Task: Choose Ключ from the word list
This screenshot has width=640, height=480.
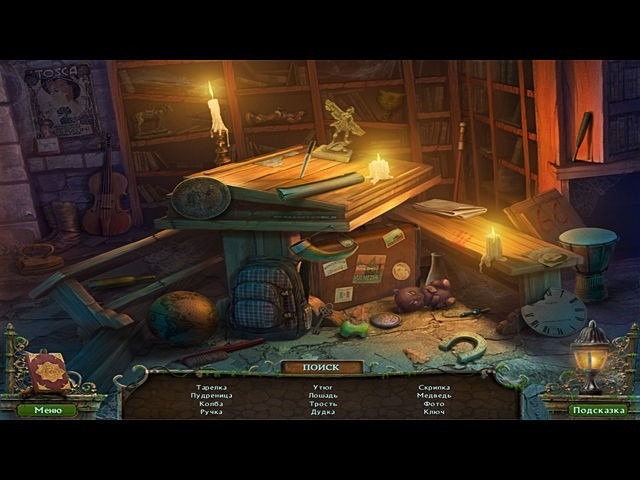Action: [x=434, y=411]
